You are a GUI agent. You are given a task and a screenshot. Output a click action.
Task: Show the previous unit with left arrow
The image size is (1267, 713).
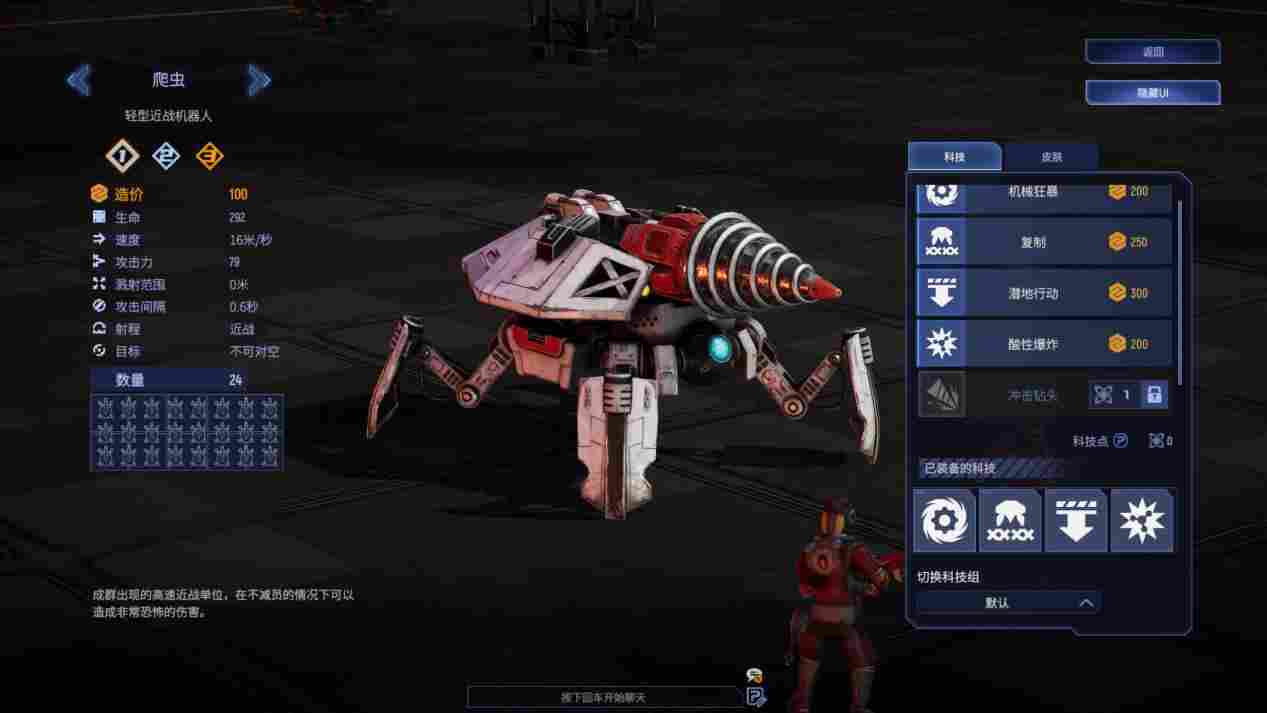coord(79,80)
